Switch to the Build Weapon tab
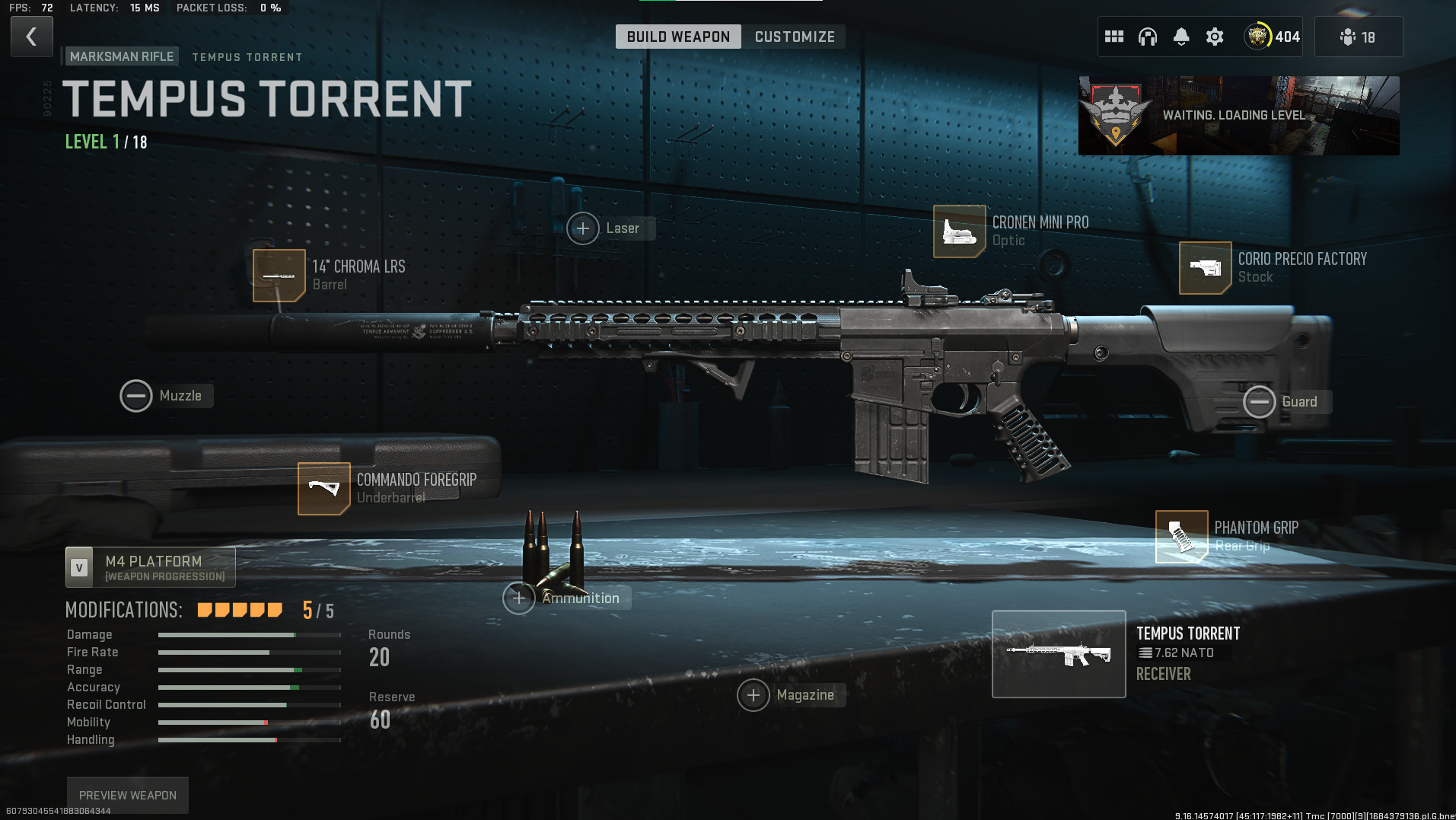The width and height of the screenshot is (1456, 820). click(x=677, y=37)
